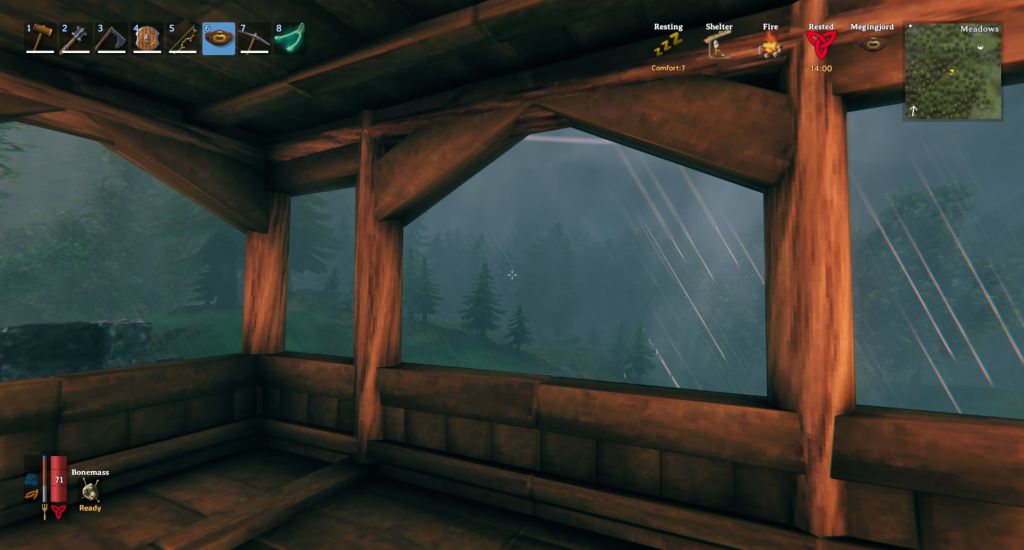
Task: Equip the battleaxe in slot 2
Action: point(75,38)
